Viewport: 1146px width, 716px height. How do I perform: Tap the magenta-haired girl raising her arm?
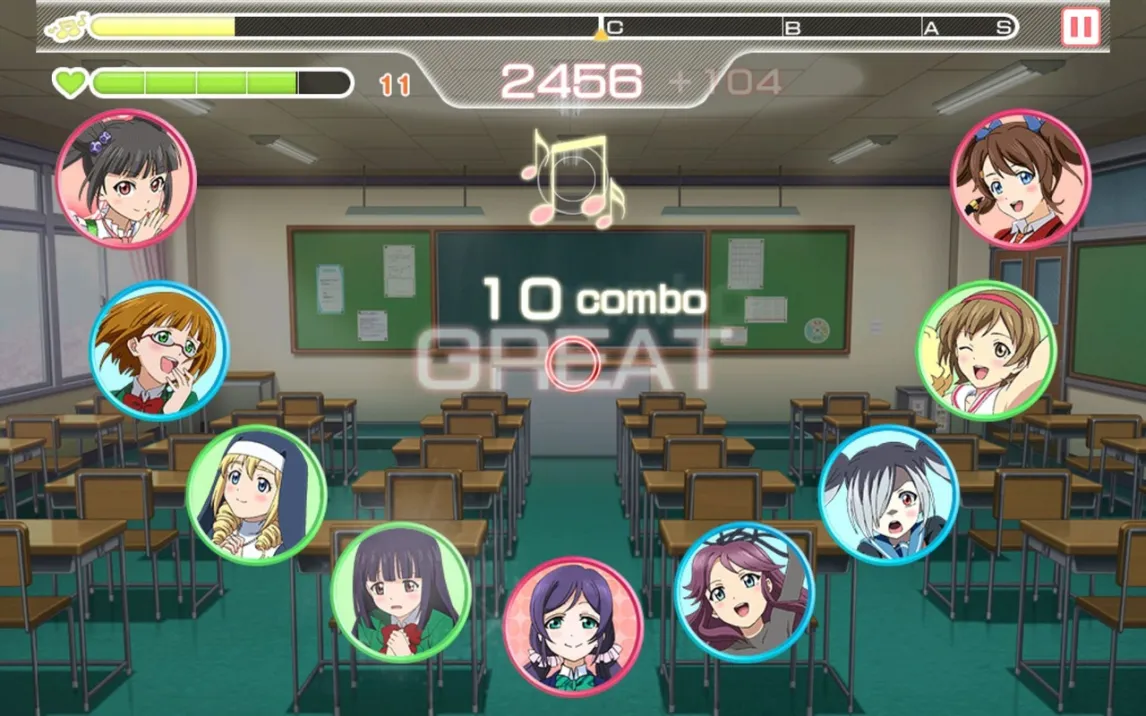pyautogui.click(x=745, y=591)
